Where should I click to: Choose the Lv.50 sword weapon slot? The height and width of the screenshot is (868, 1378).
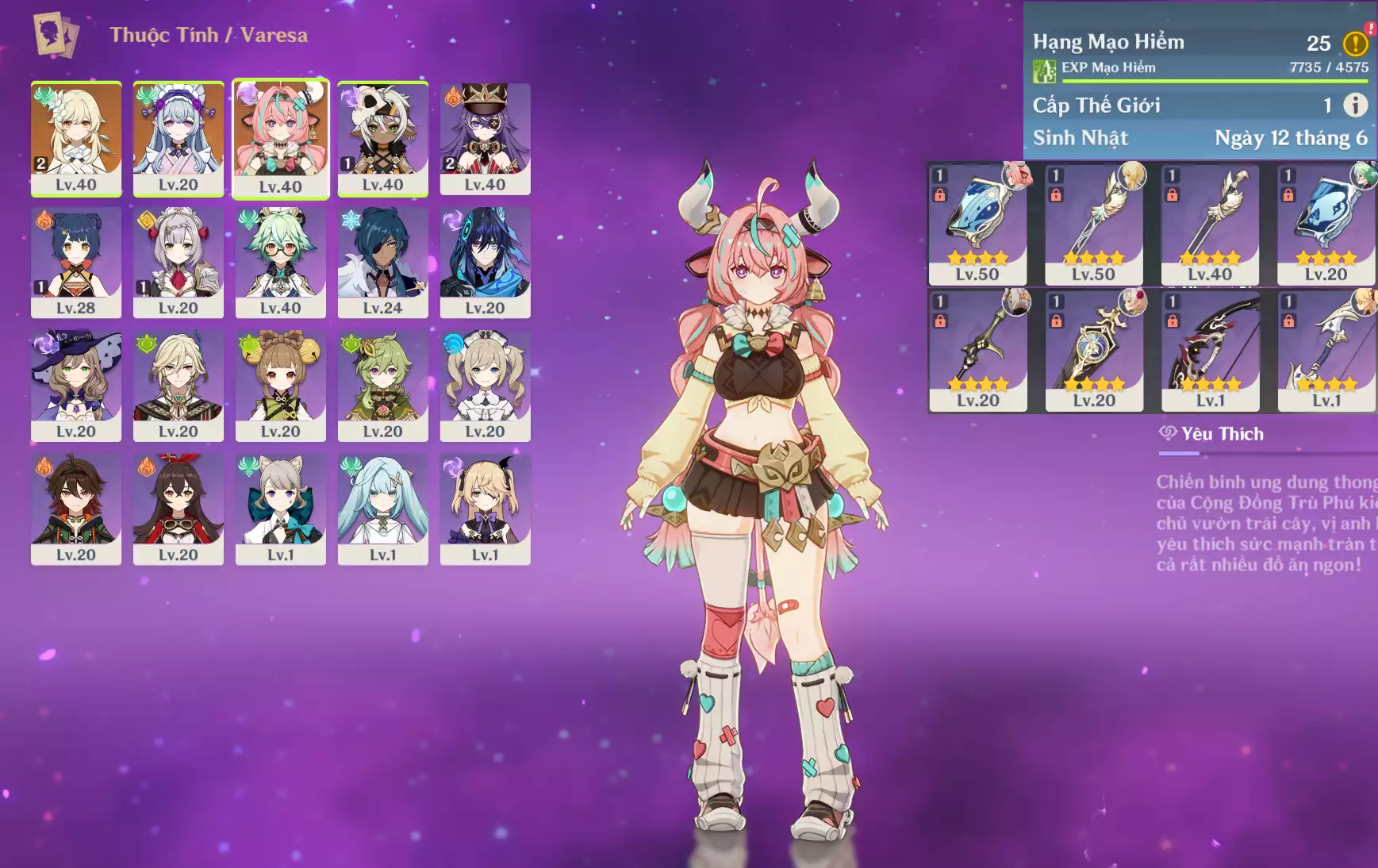(1093, 224)
